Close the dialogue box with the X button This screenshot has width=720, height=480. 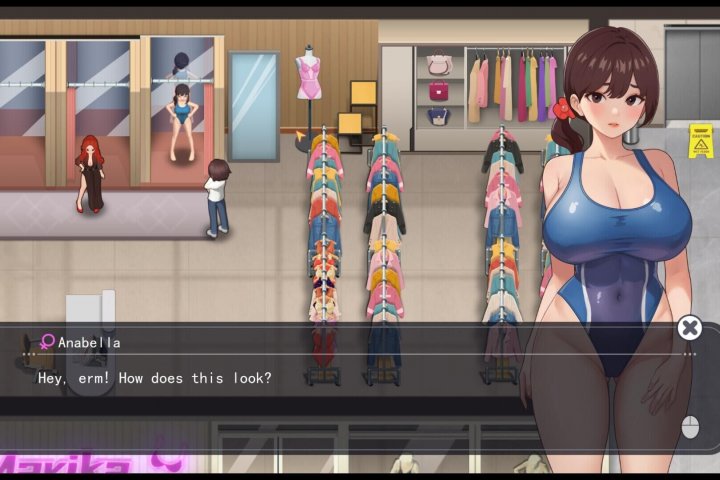(x=689, y=328)
